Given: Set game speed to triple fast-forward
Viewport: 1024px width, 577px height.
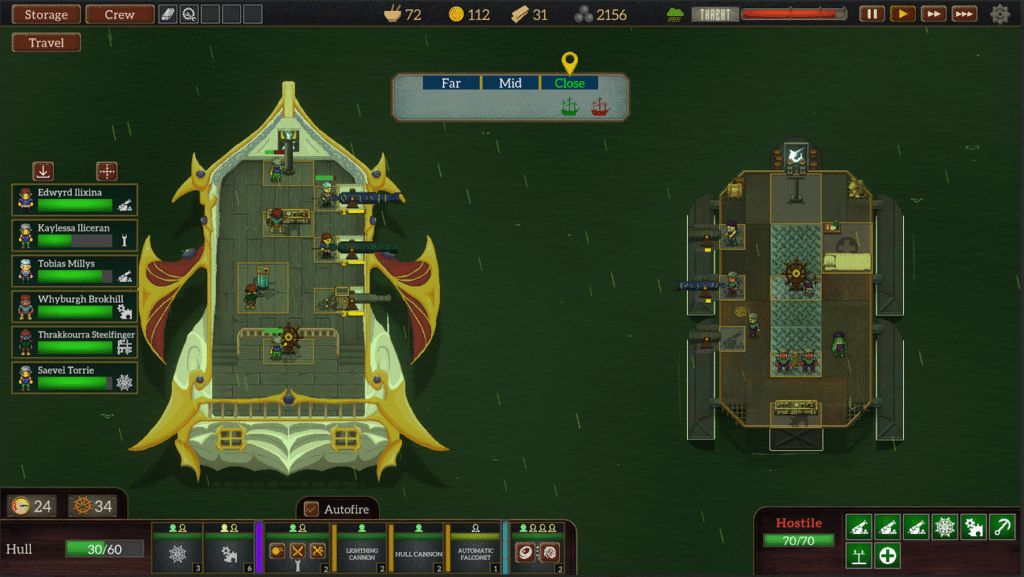Looking at the screenshot, I should (x=964, y=14).
